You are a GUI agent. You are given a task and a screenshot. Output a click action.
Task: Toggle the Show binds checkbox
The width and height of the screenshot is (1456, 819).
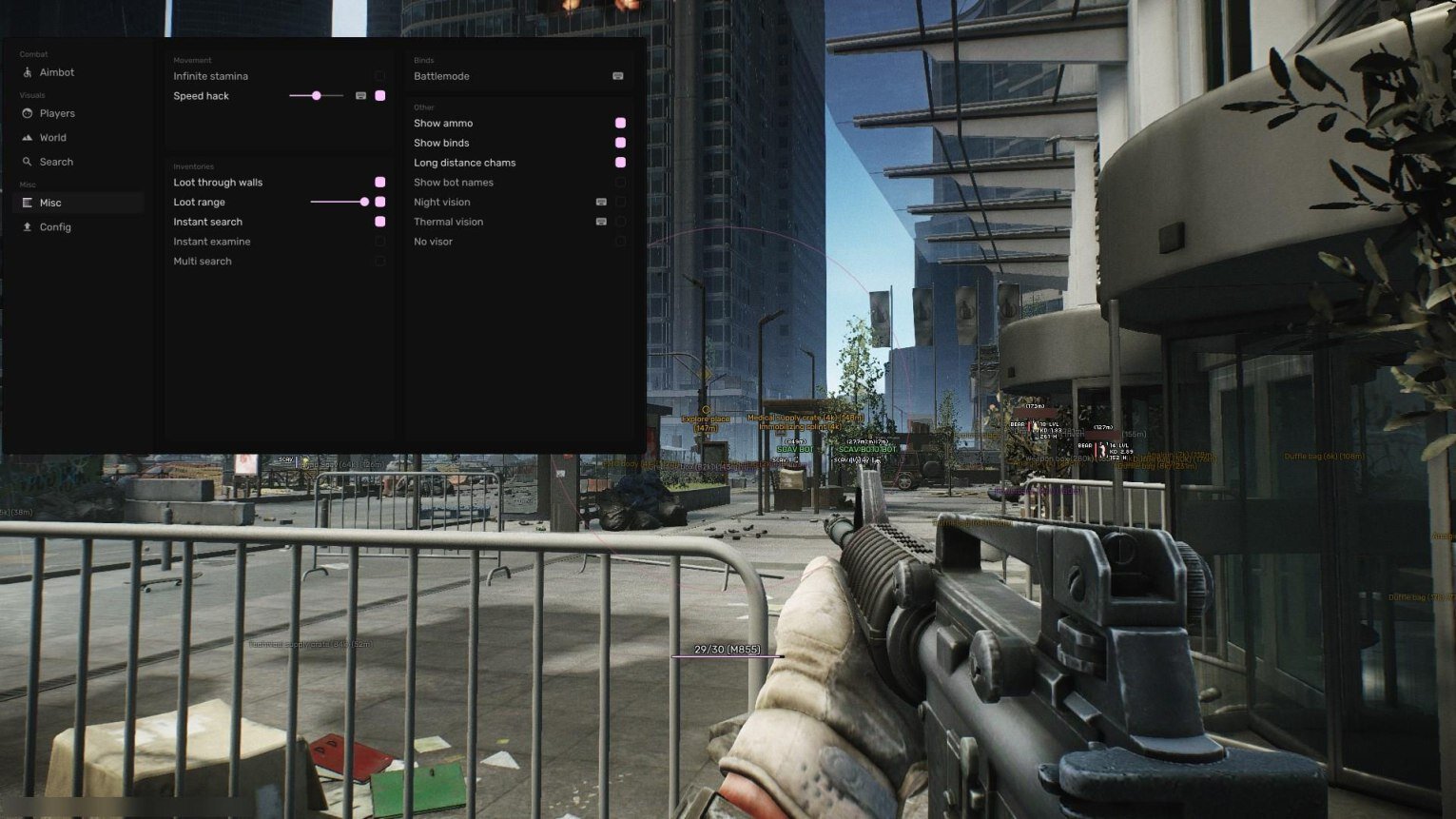620,143
